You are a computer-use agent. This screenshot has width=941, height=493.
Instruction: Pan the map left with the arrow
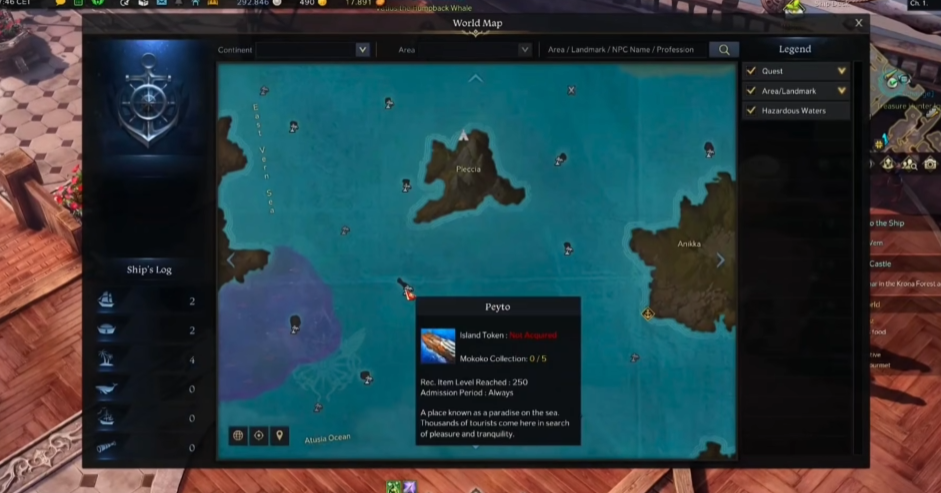pos(231,260)
